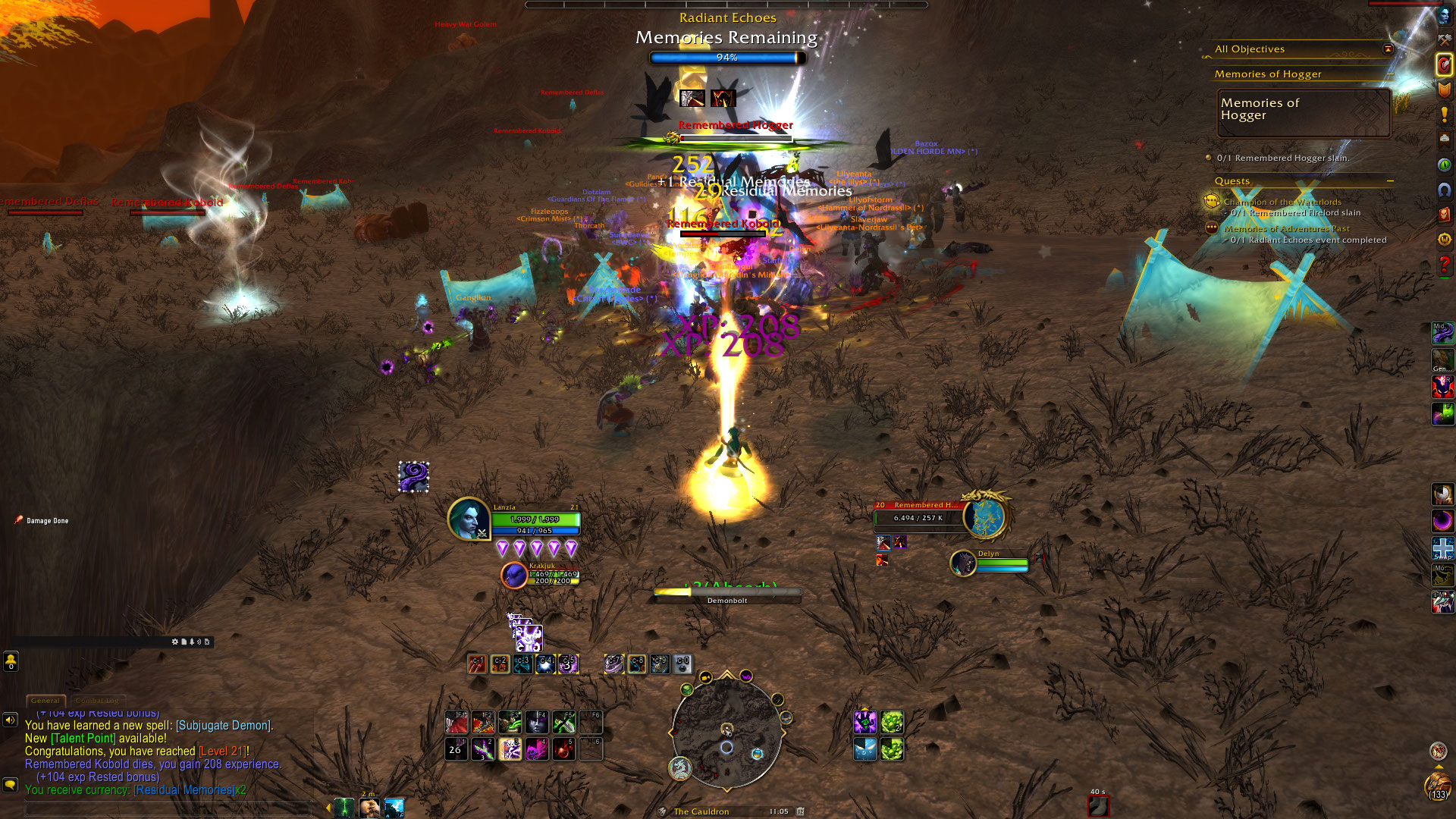1456x819 pixels.
Task: Open the character info micro button
Action: (x=1444, y=17)
